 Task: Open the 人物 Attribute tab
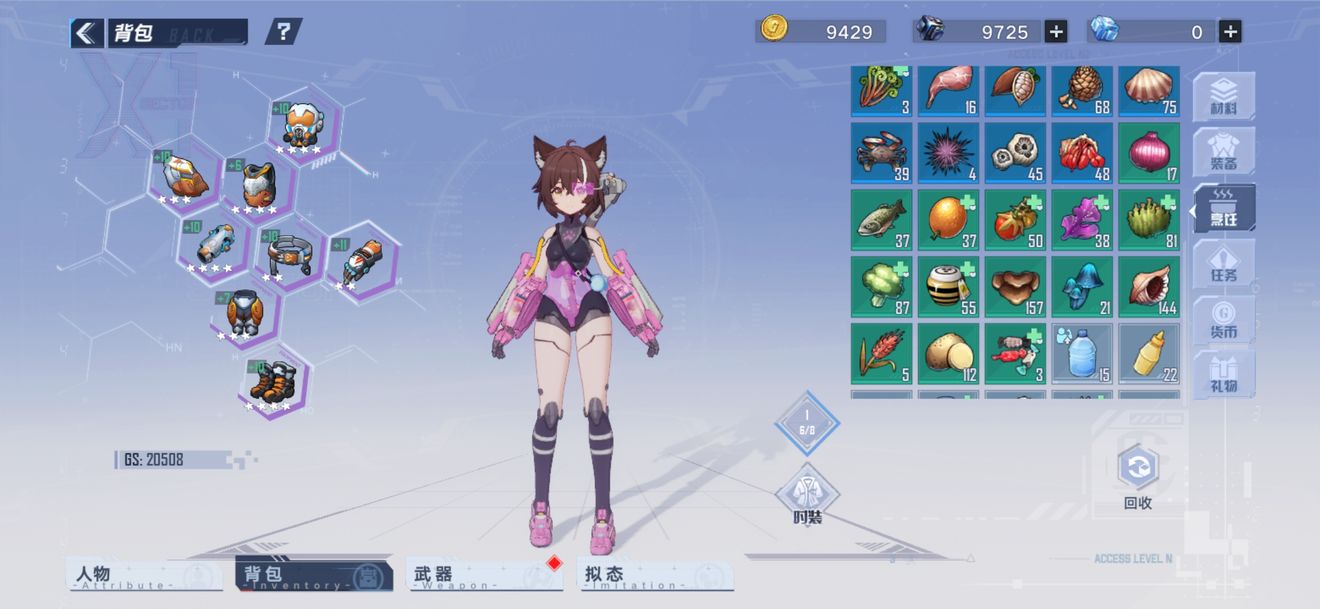click(x=146, y=575)
